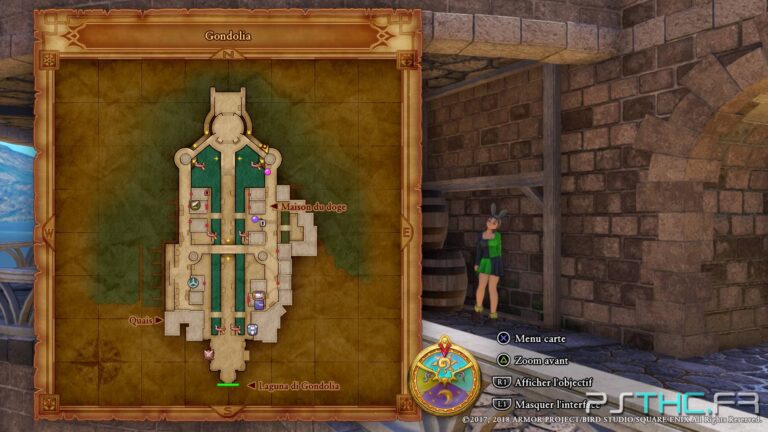The image size is (768, 432).
Task: Click the Gondolia map title banner
Action: [228, 35]
